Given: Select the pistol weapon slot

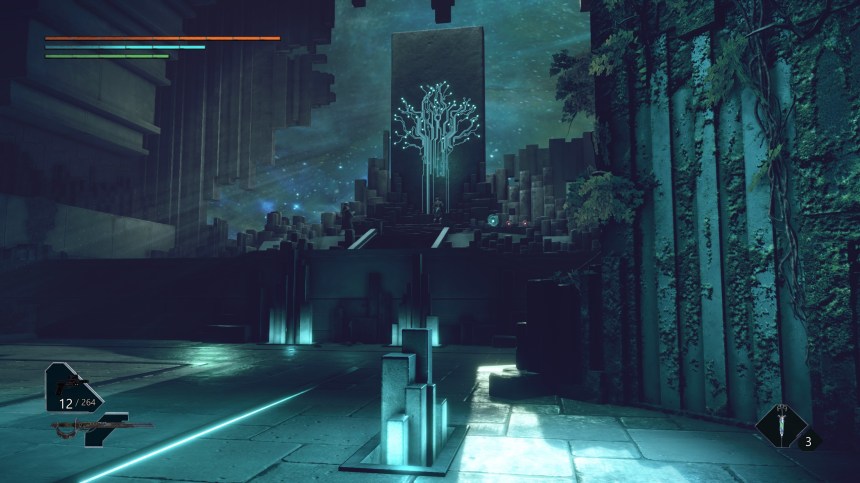Looking at the screenshot, I should (71, 386).
